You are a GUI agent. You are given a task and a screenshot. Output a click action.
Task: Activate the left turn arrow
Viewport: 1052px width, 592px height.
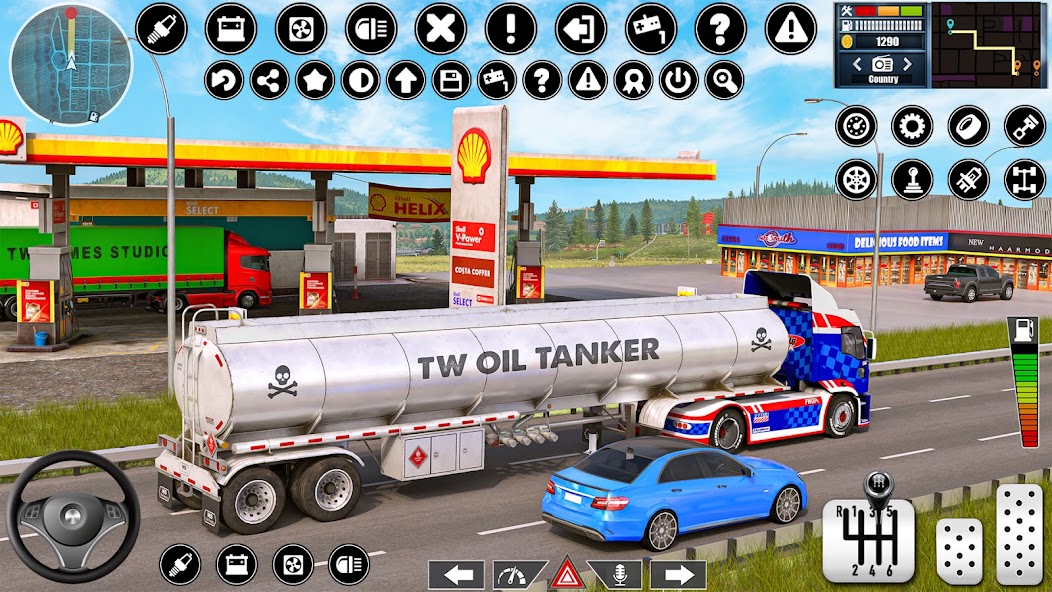(456, 574)
